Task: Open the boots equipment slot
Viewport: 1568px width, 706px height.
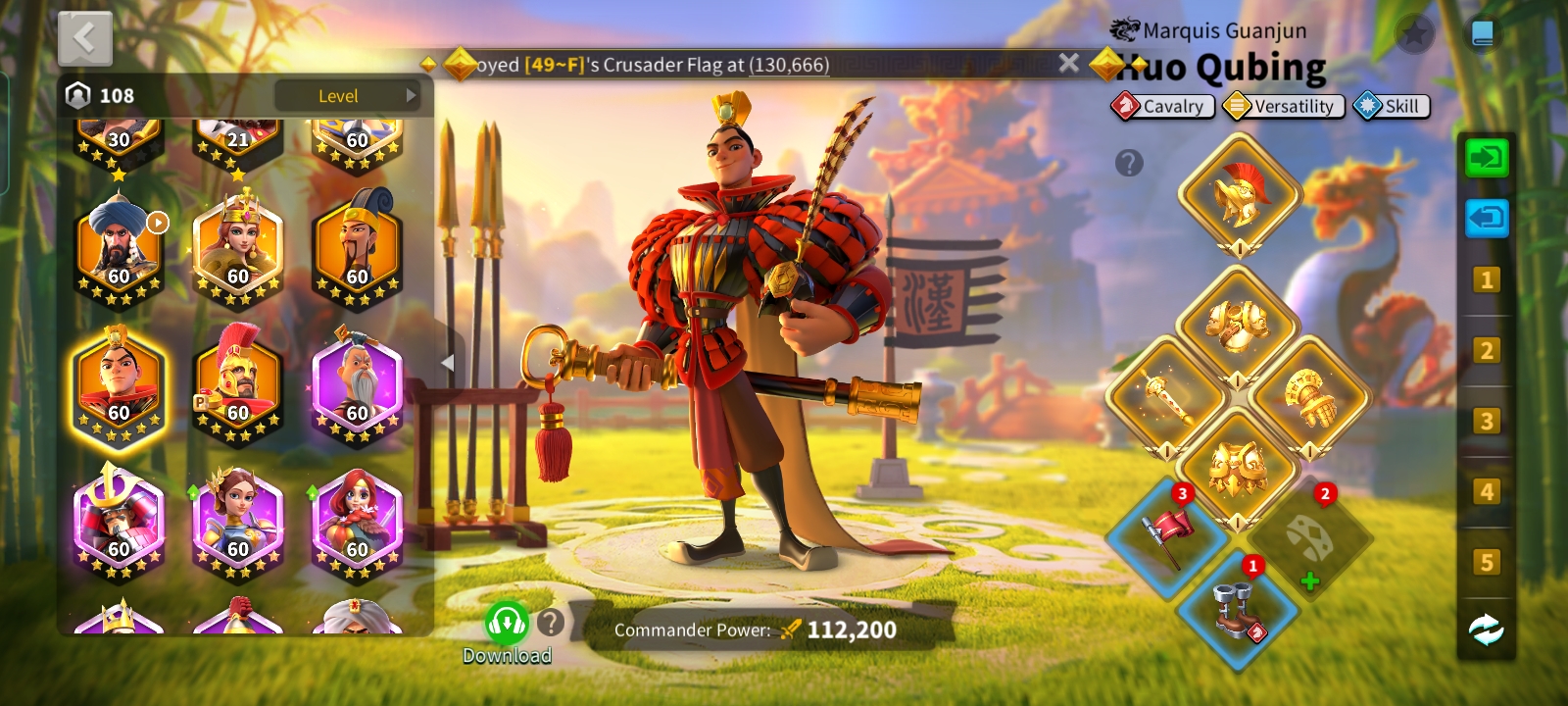Action: (x=1238, y=610)
